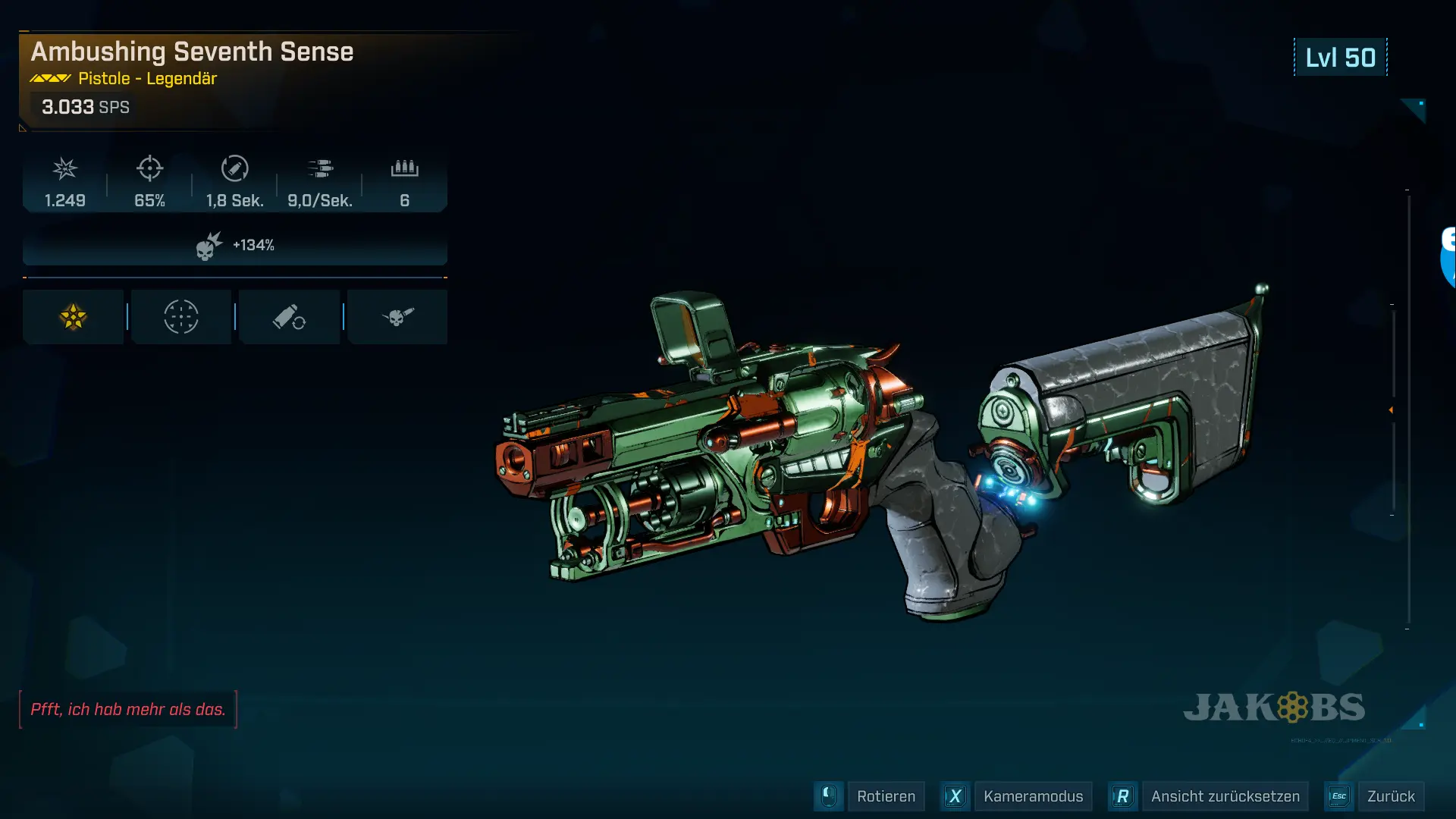This screenshot has width=1456, height=819.
Task: Show the dashed crosshair perk icon
Action: 181,317
